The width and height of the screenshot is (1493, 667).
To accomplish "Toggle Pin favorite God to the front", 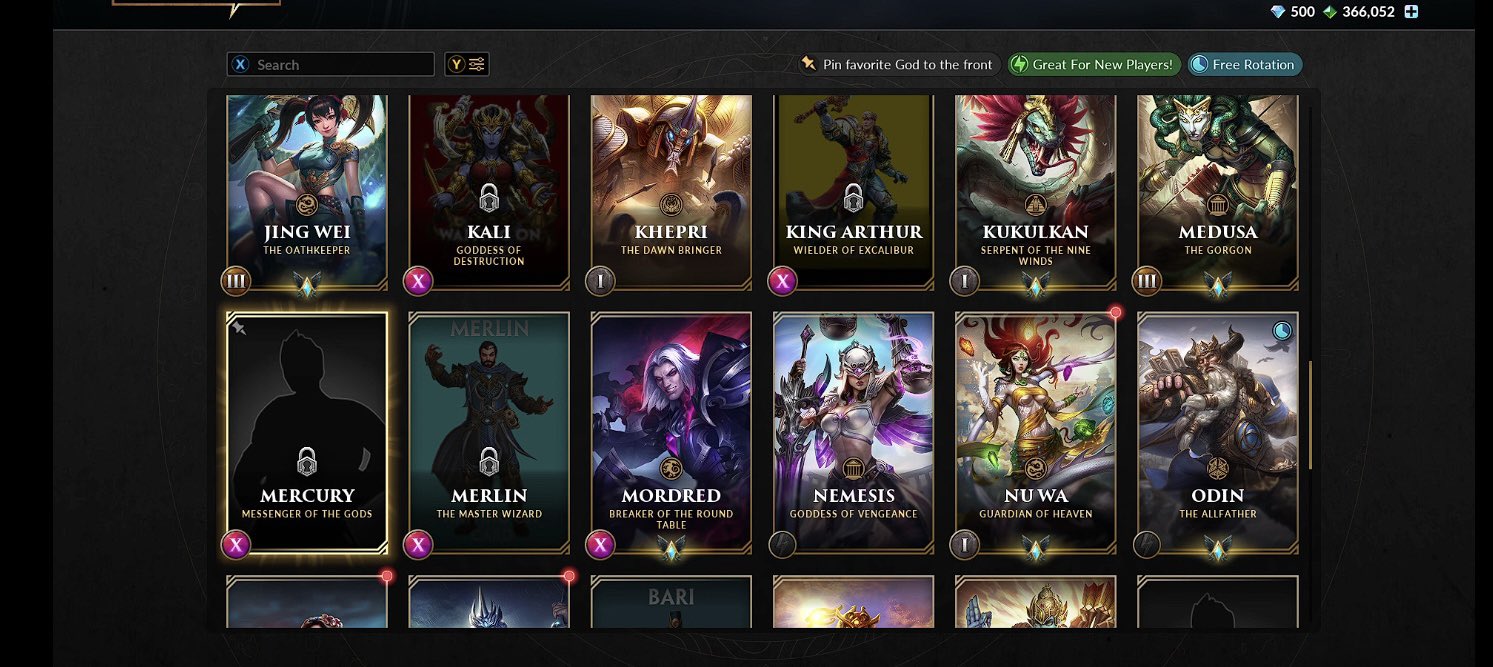I will pos(898,65).
